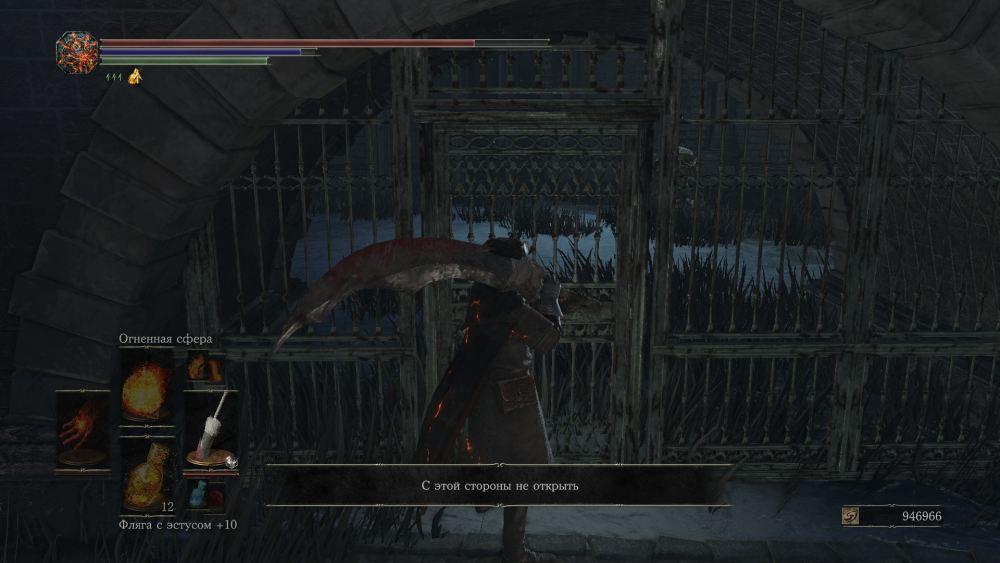
Task: Select the Fire Orb spell slot
Action: coord(146,388)
